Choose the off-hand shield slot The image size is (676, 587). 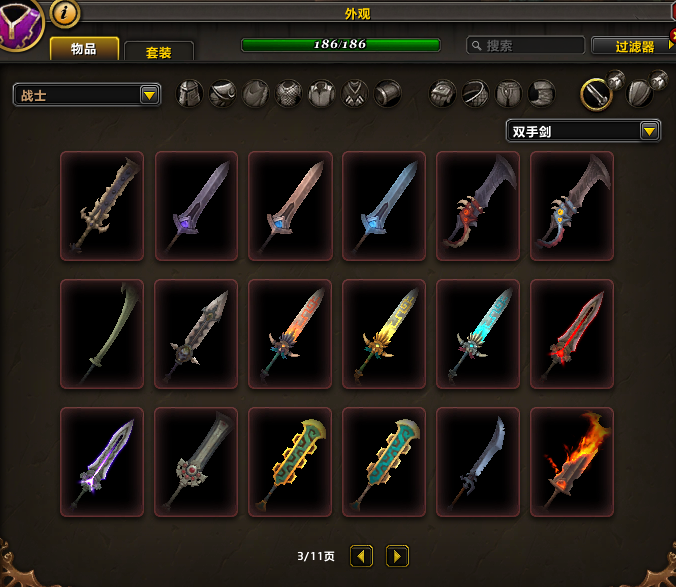pos(642,94)
